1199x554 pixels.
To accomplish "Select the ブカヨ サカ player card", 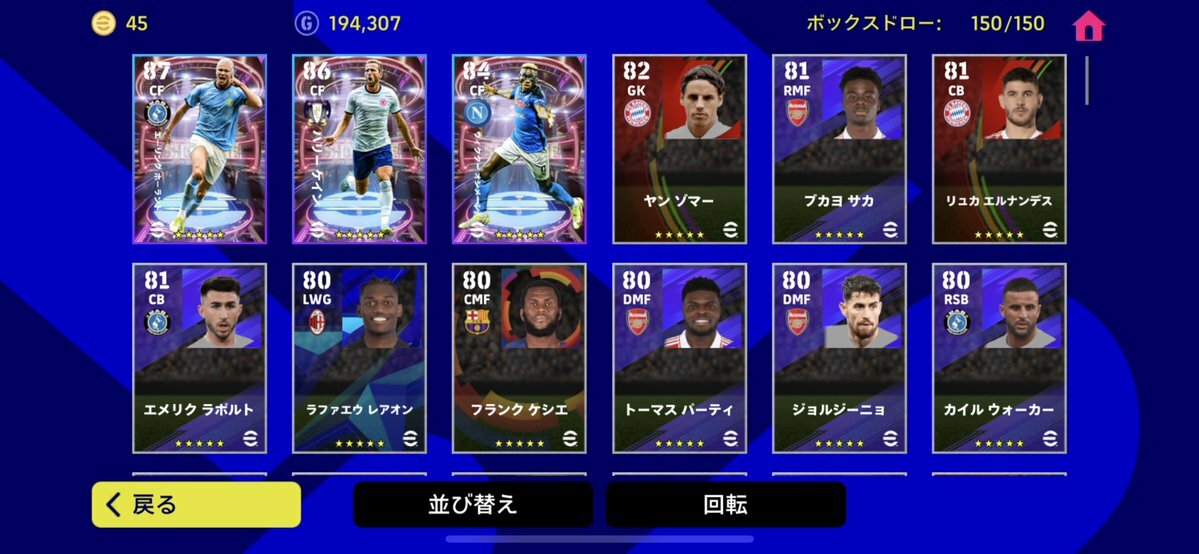I will click(839, 149).
